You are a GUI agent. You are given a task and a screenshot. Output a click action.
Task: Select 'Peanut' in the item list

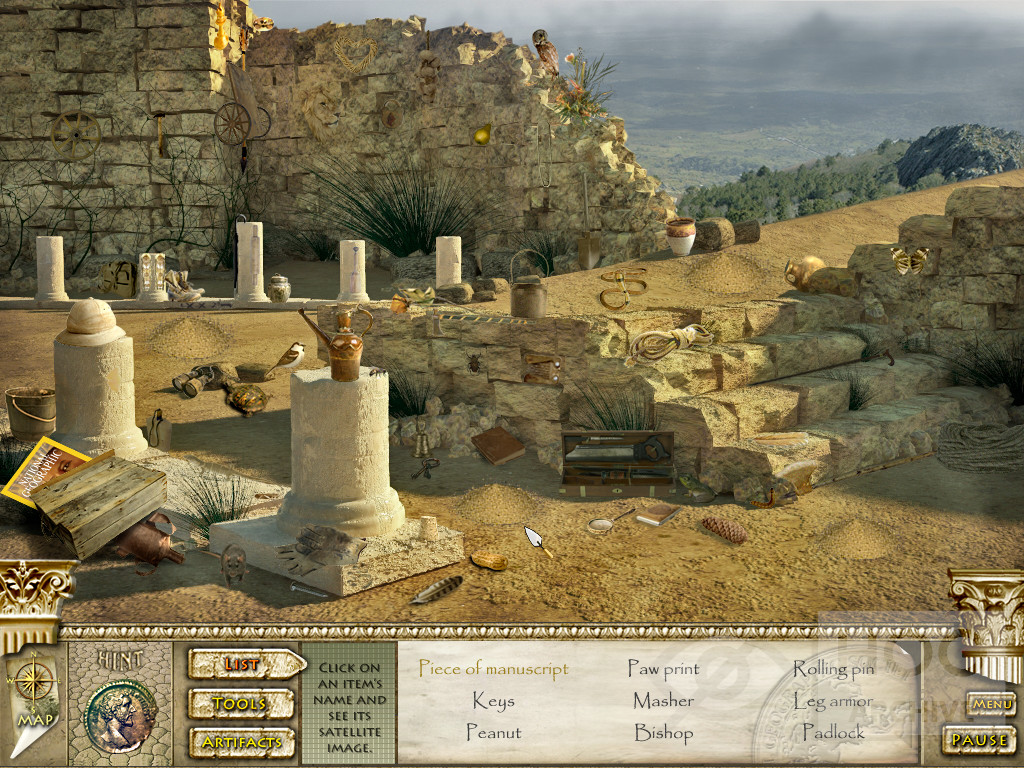[x=493, y=733]
